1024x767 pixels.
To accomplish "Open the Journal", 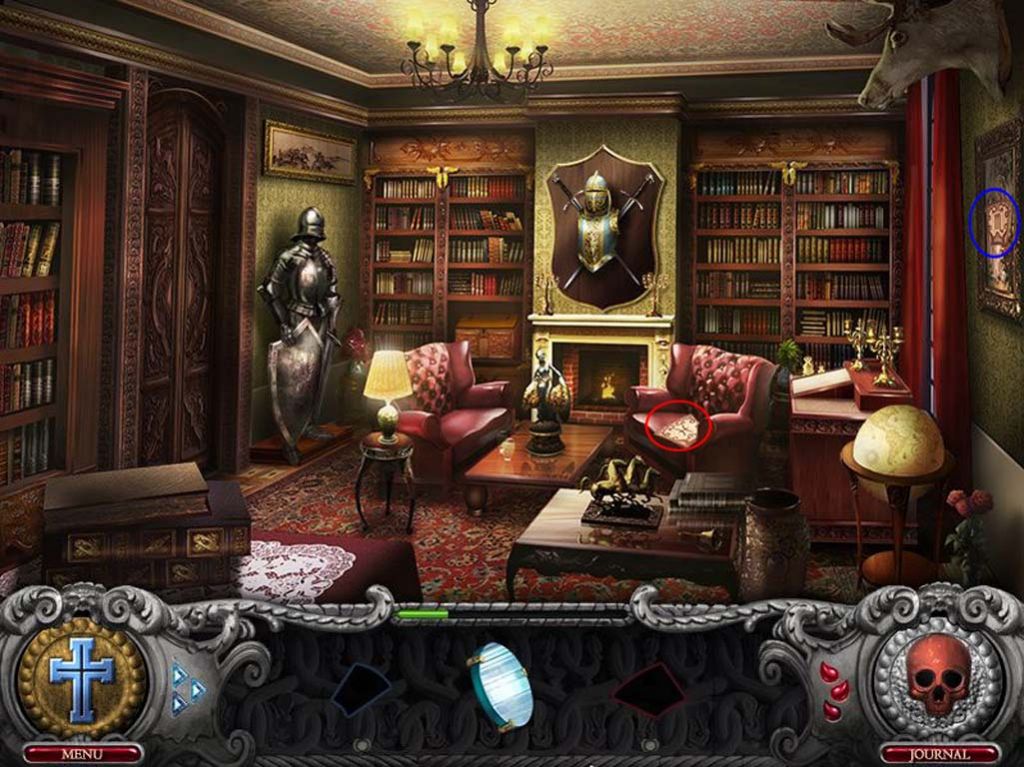I will click(939, 753).
